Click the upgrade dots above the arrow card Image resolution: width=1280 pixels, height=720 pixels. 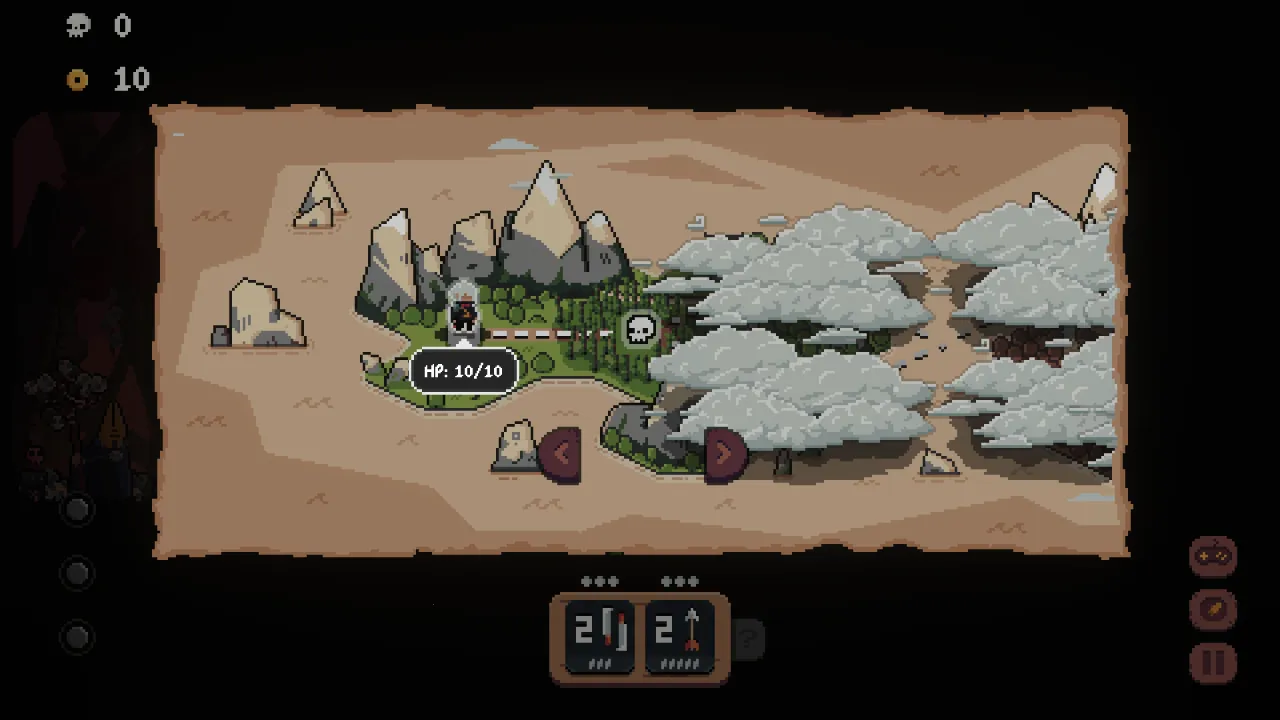680,580
